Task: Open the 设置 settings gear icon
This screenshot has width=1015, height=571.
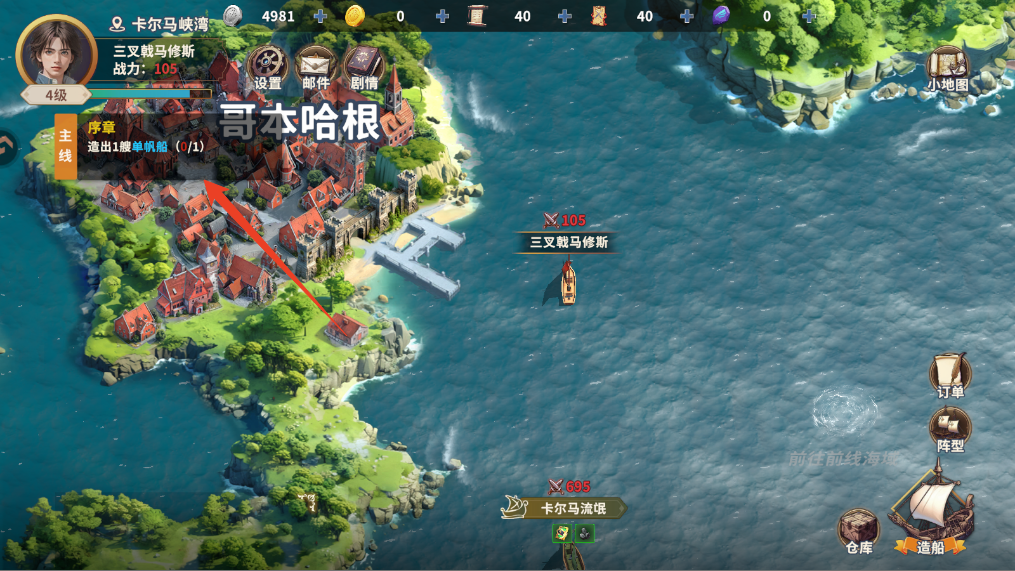Action: pyautogui.click(x=267, y=66)
